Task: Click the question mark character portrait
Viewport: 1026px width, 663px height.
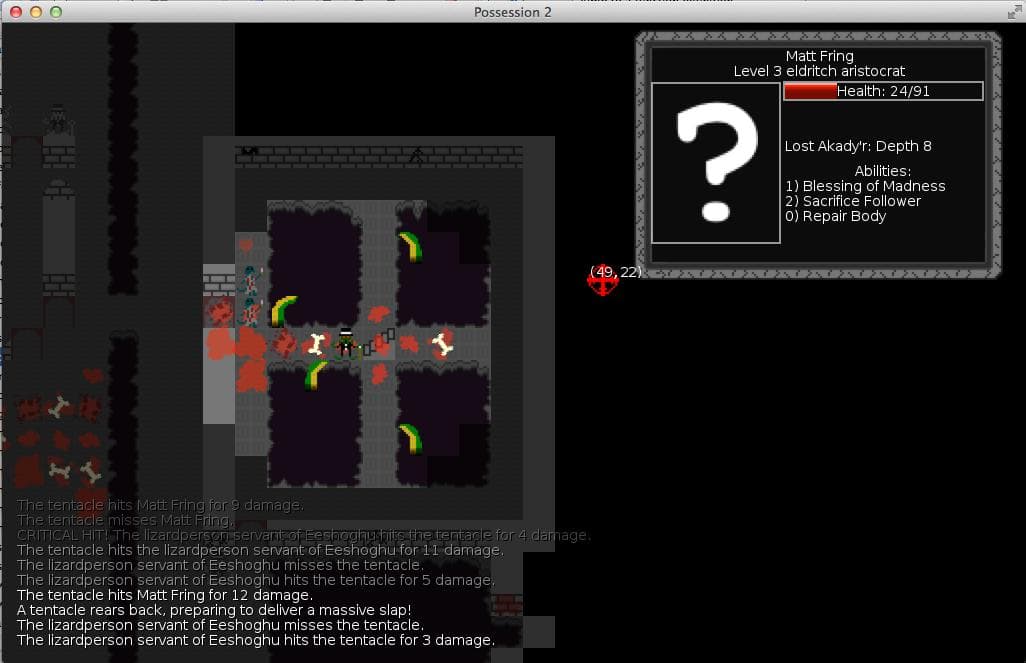Action: pyautogui.click(x=715, y=163)
